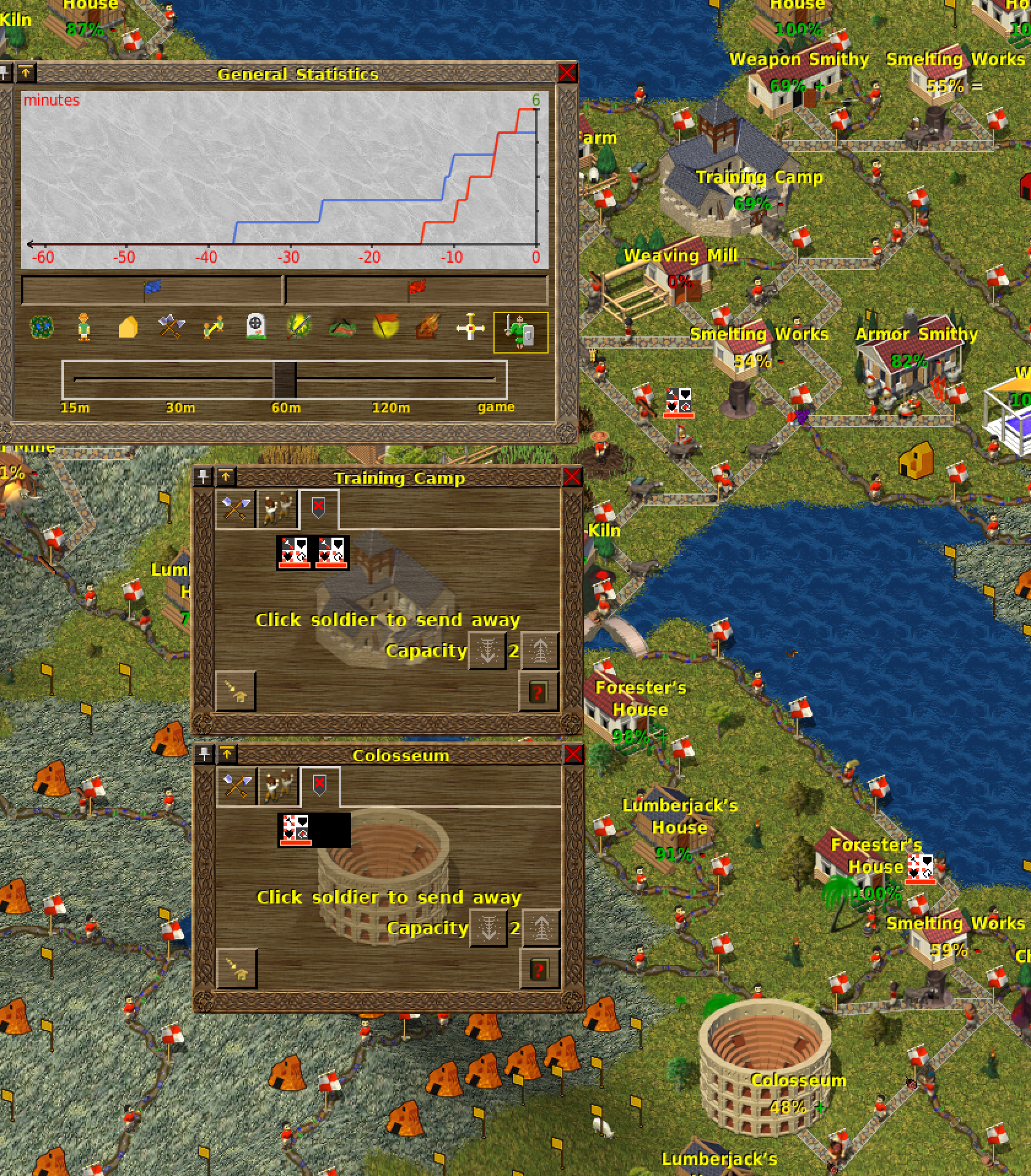Viewport: 1031px width, 1176px height.
Task: Open the Training Camp crossed-axes wares tab
Action: pyautogui.click(x=236, y=509)
